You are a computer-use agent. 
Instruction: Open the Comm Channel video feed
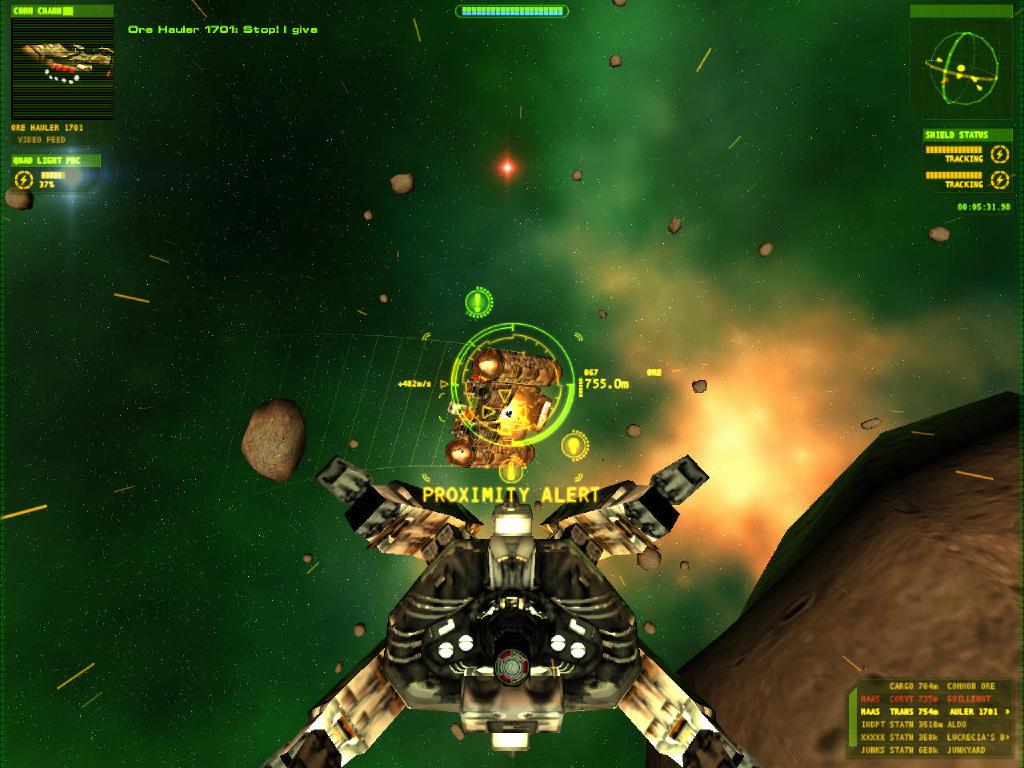(x=62, y=67)
